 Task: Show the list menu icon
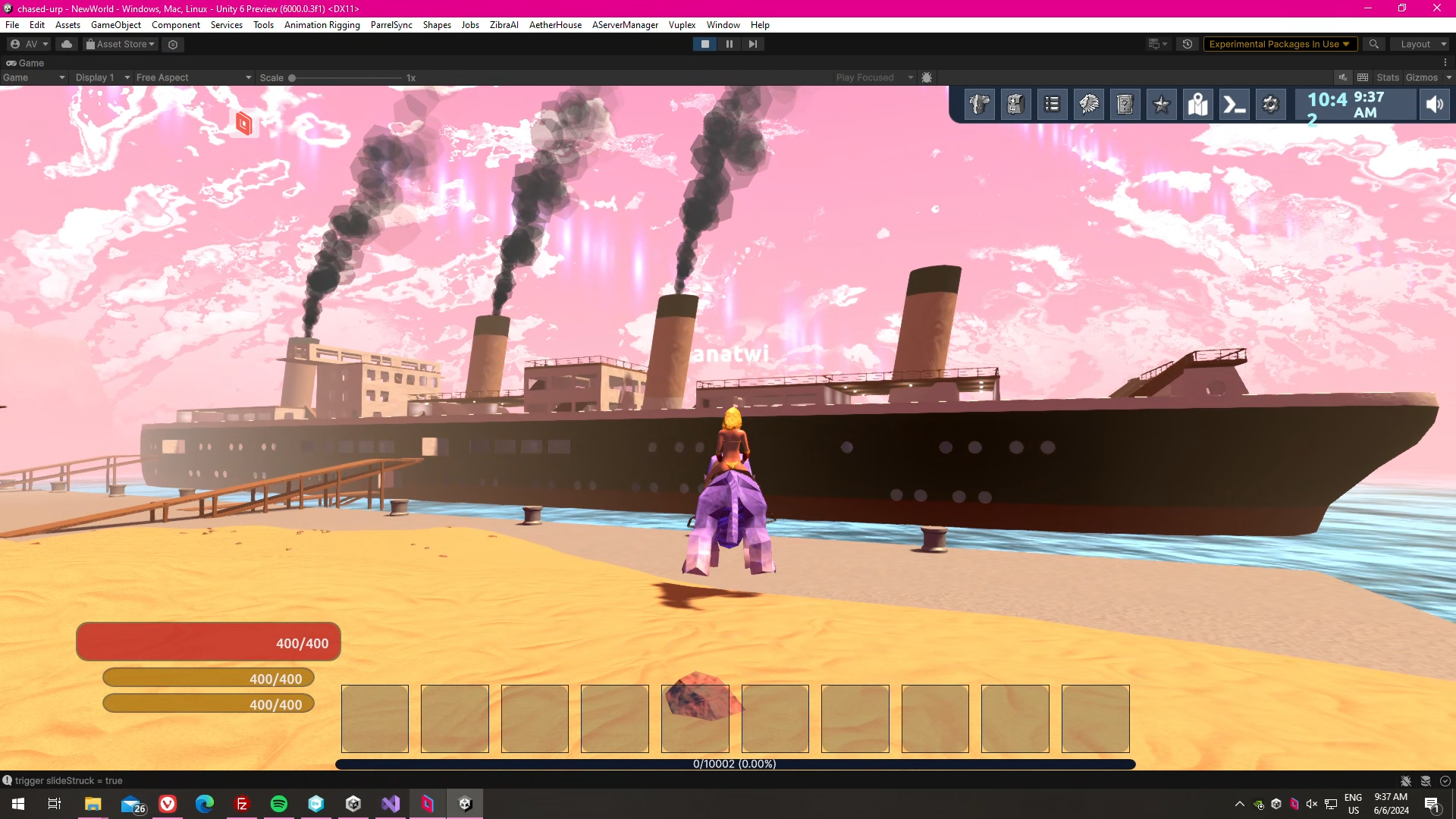coord(1052,105)
